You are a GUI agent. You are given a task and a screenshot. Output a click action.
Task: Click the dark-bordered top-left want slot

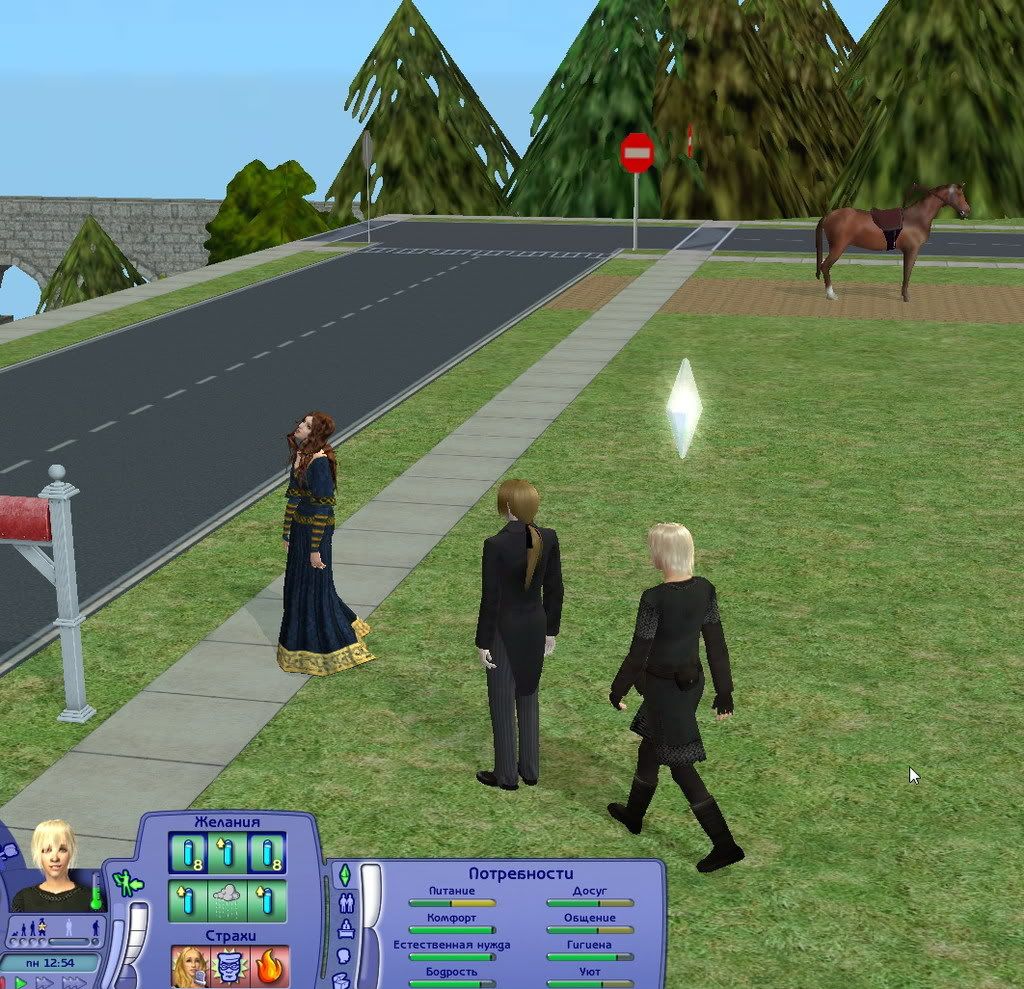[x=188, y=853]
